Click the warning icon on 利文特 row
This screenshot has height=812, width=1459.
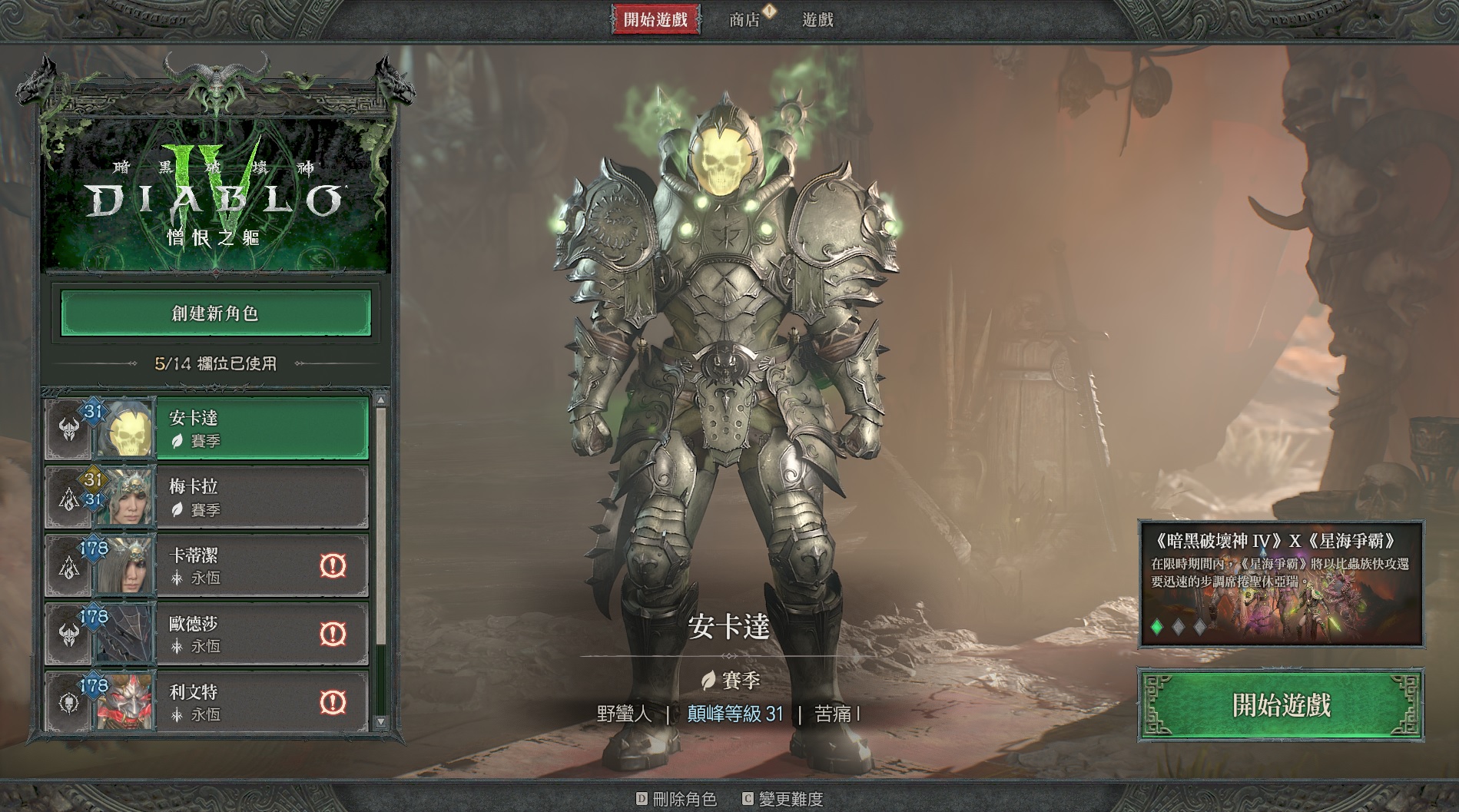[x=333, y=701]
